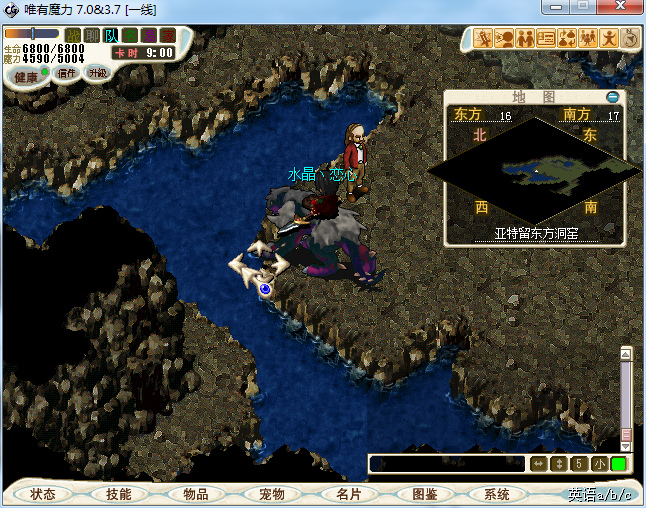The image size is (646, 508).
Task: Open the 技能 skills menu
Action: tap(118, 494)
